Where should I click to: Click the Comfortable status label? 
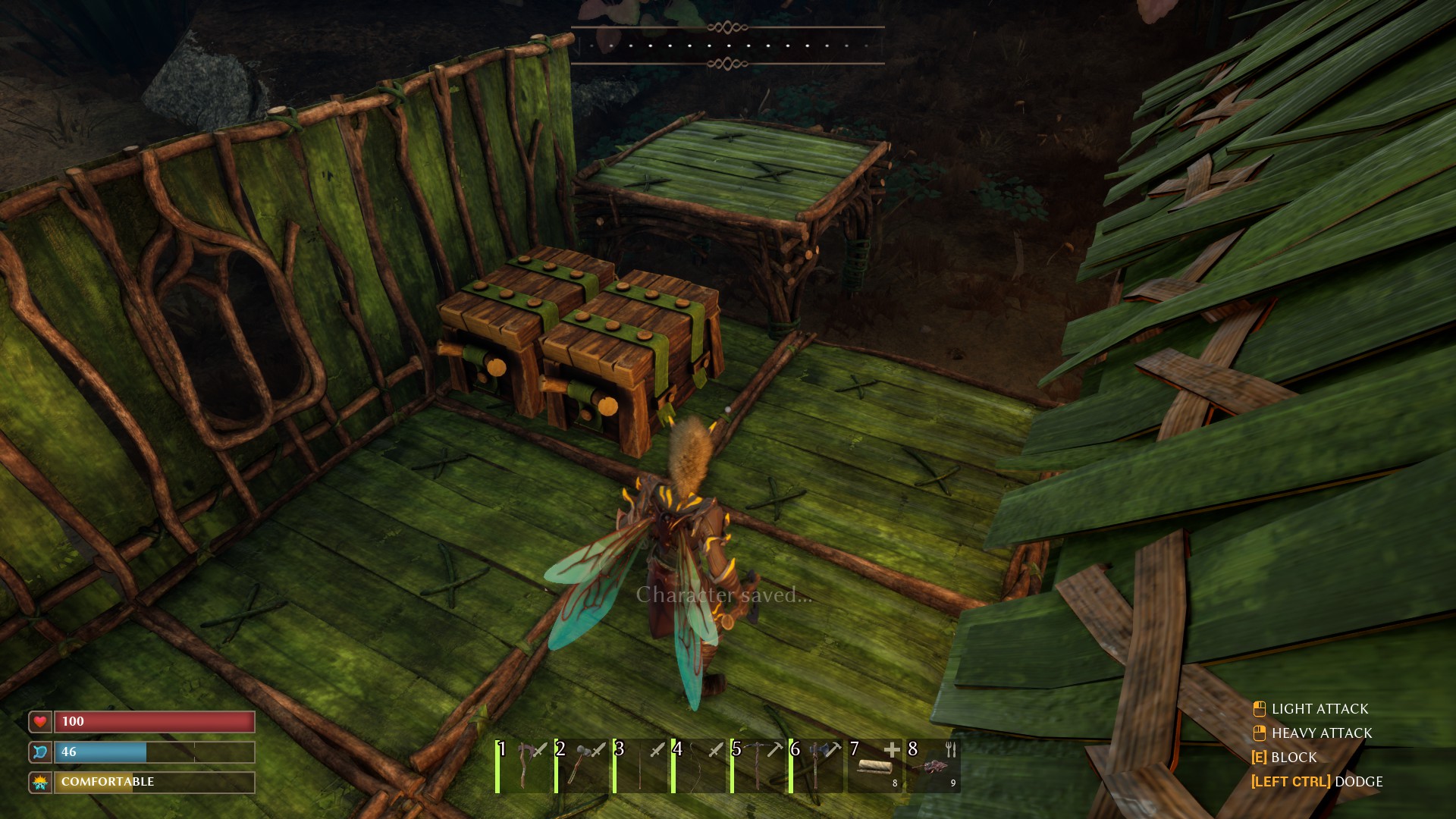pos(106,781)
